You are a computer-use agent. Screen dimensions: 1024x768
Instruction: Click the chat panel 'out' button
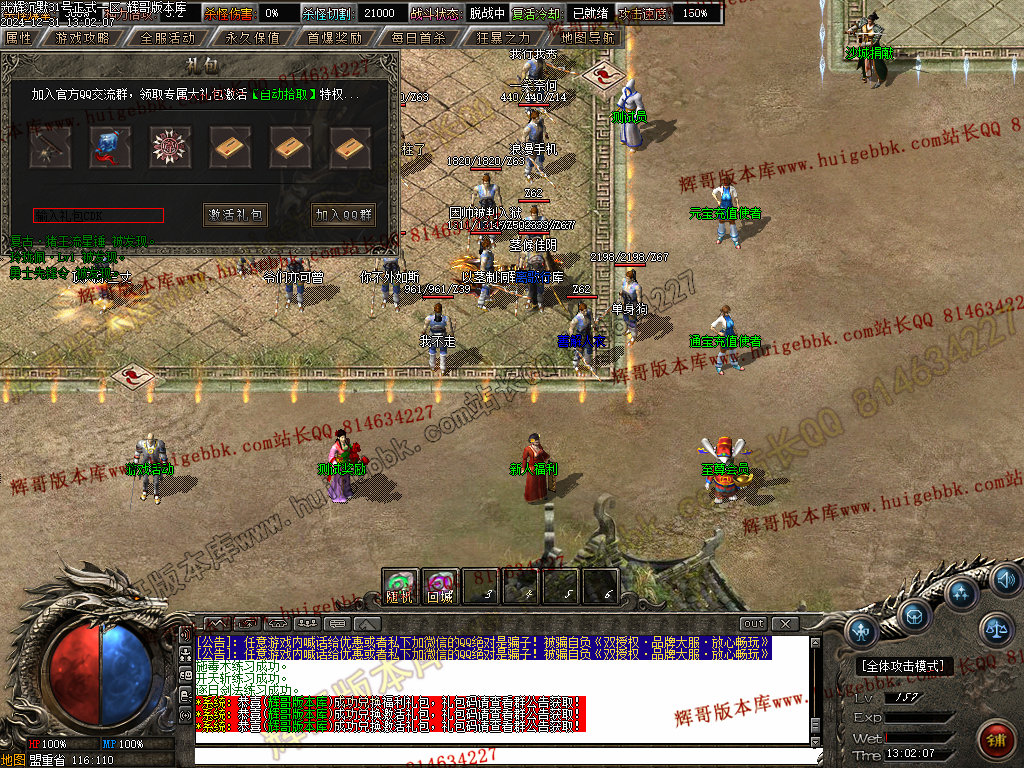point(753,624)
